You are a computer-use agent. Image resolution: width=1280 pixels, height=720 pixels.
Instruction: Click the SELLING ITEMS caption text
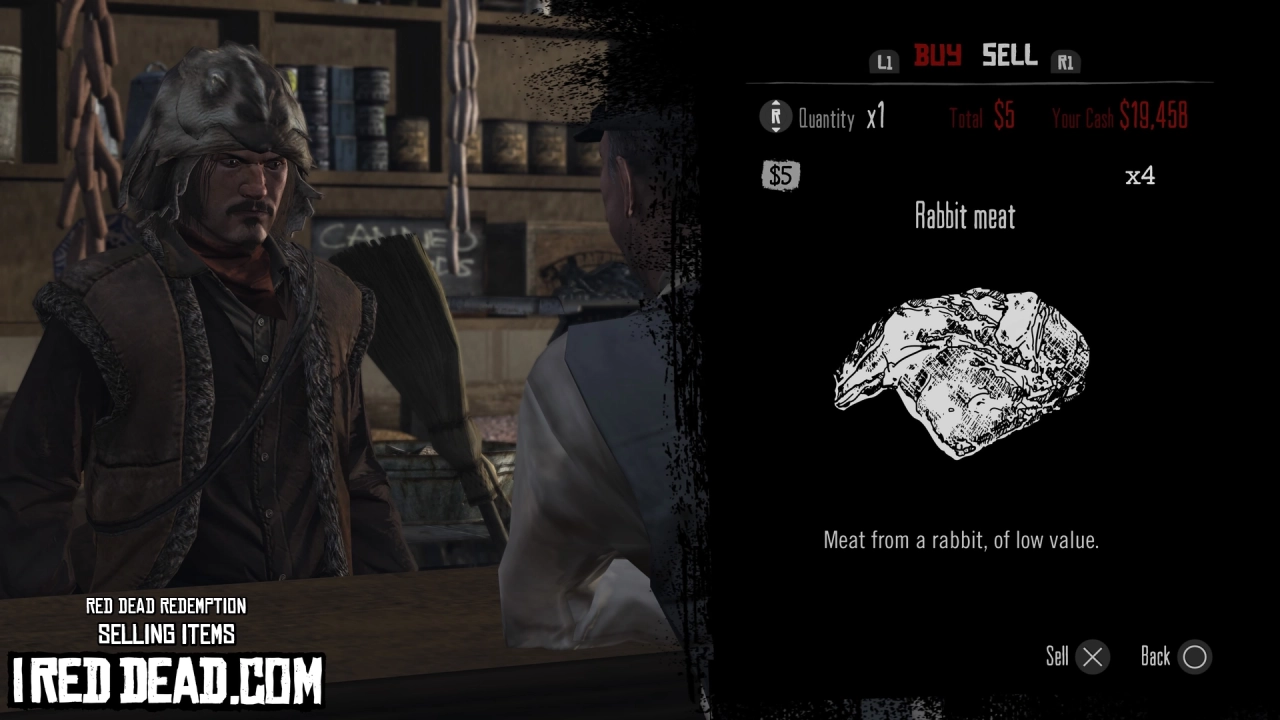pos(166,634)
